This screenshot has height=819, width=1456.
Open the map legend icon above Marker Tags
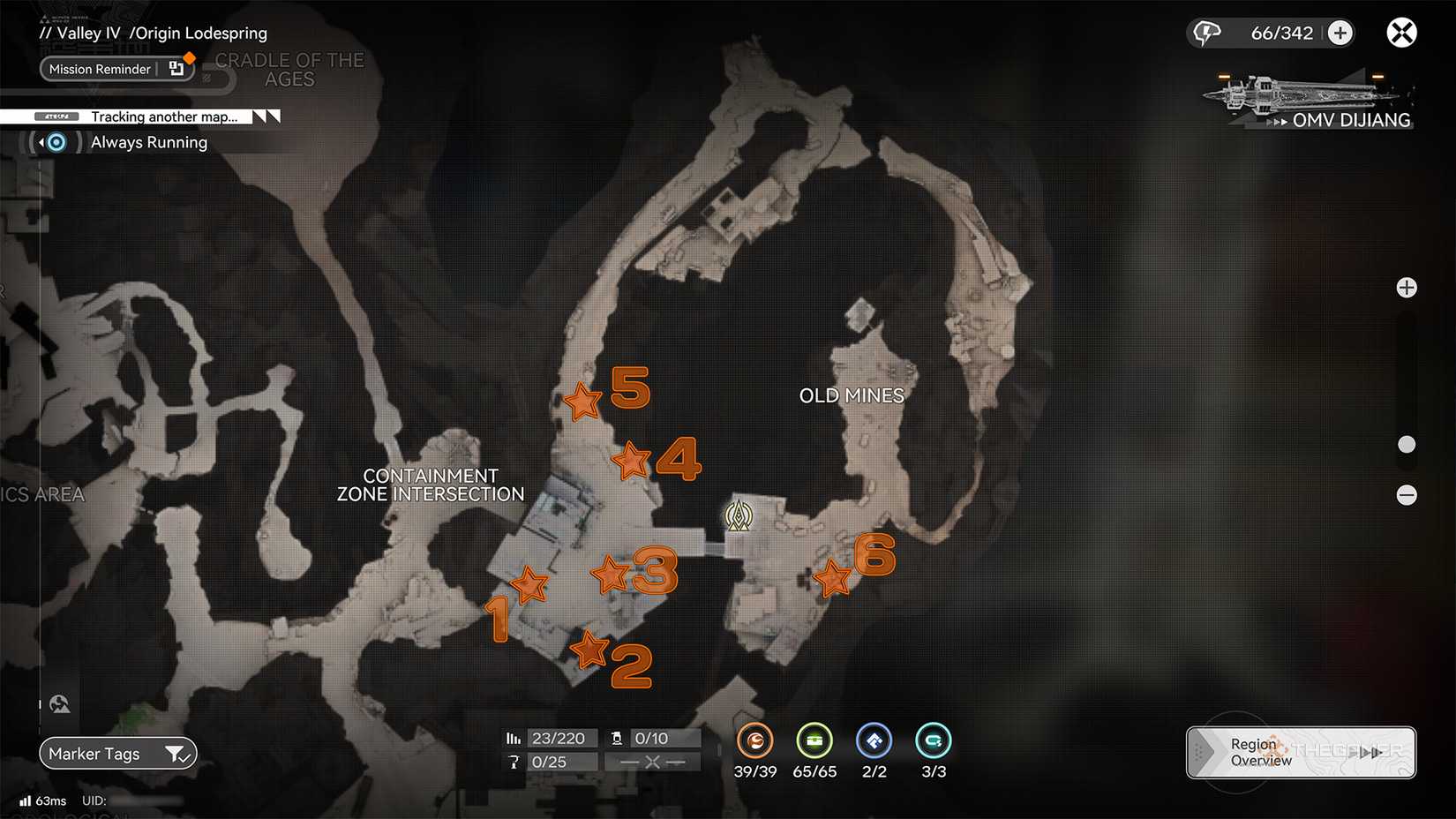point(59,703)
